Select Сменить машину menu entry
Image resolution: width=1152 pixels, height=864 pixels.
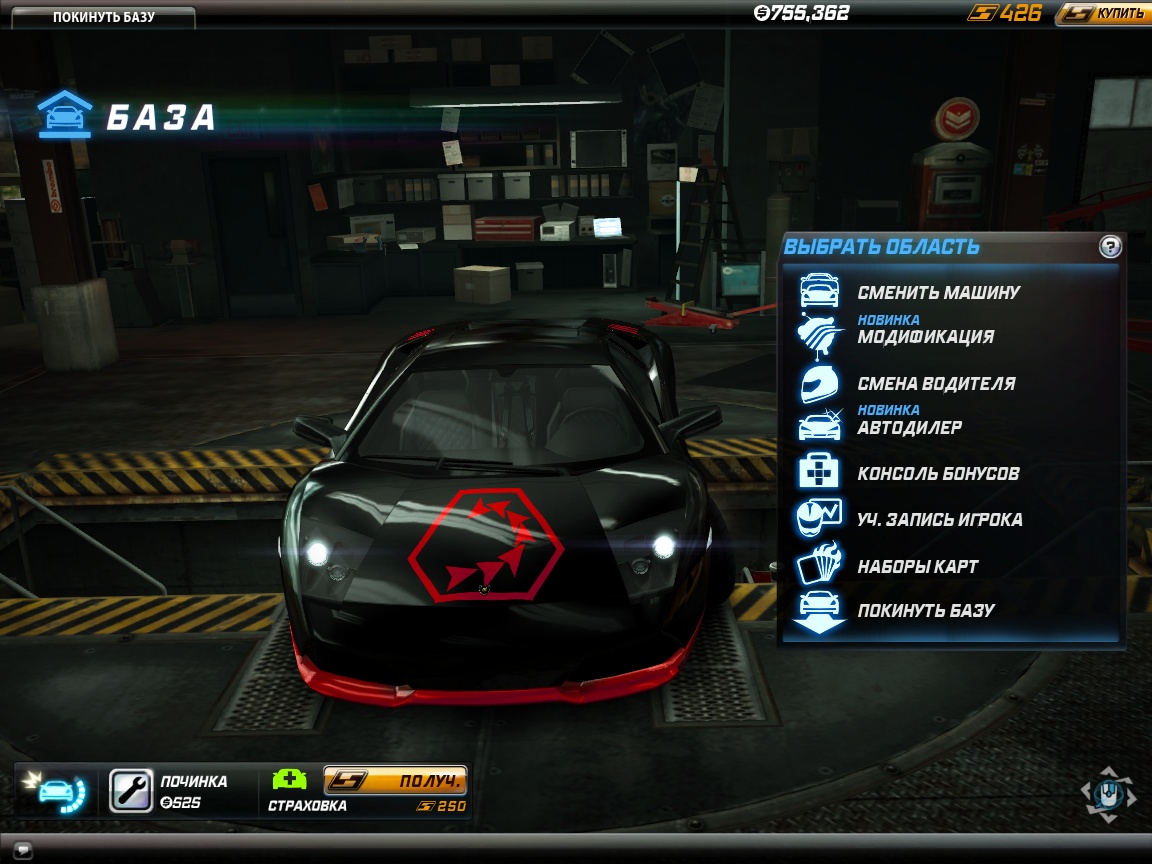[938, 293]
